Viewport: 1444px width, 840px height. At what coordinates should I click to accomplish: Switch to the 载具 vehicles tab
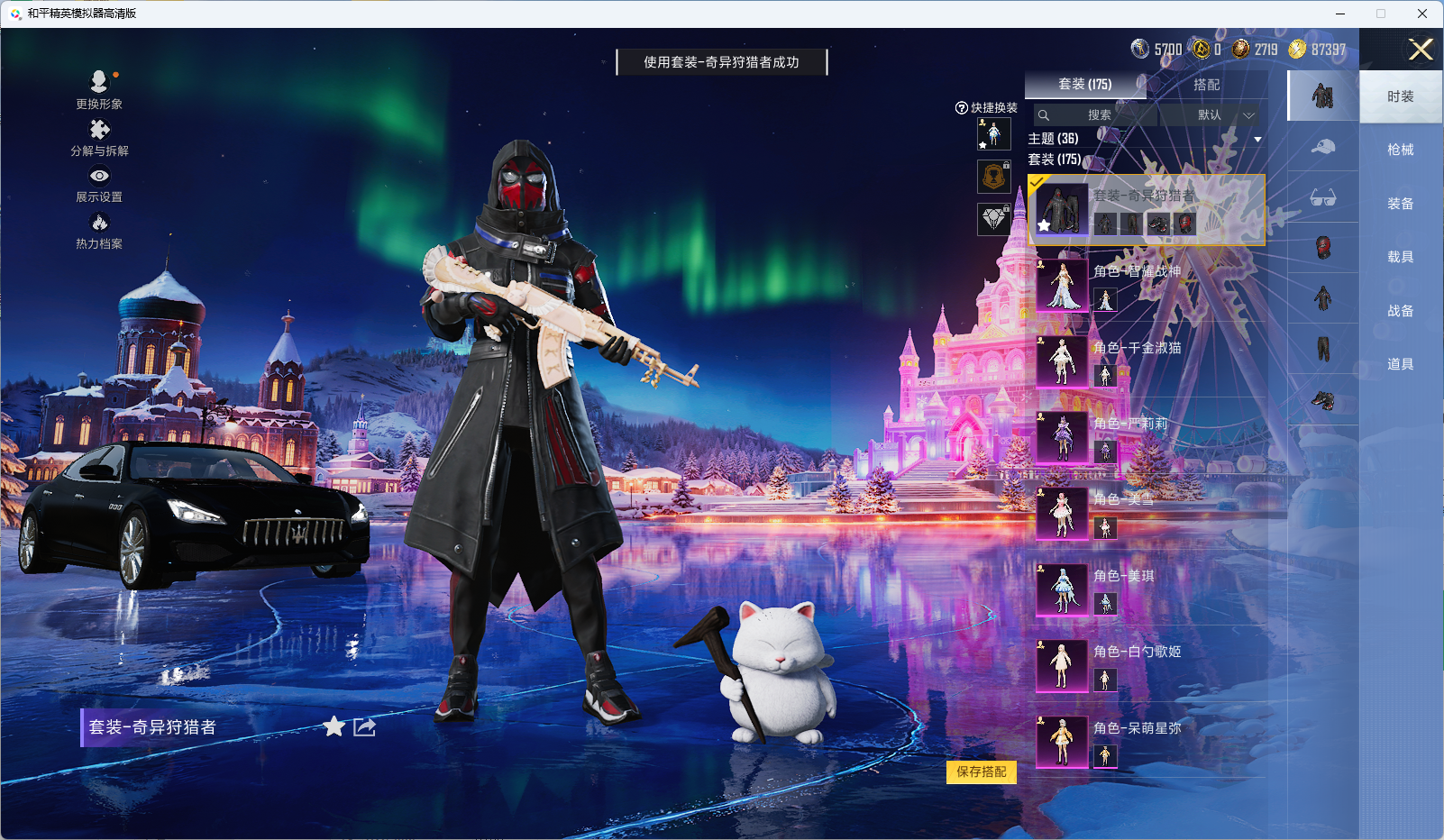point(1401,256)
